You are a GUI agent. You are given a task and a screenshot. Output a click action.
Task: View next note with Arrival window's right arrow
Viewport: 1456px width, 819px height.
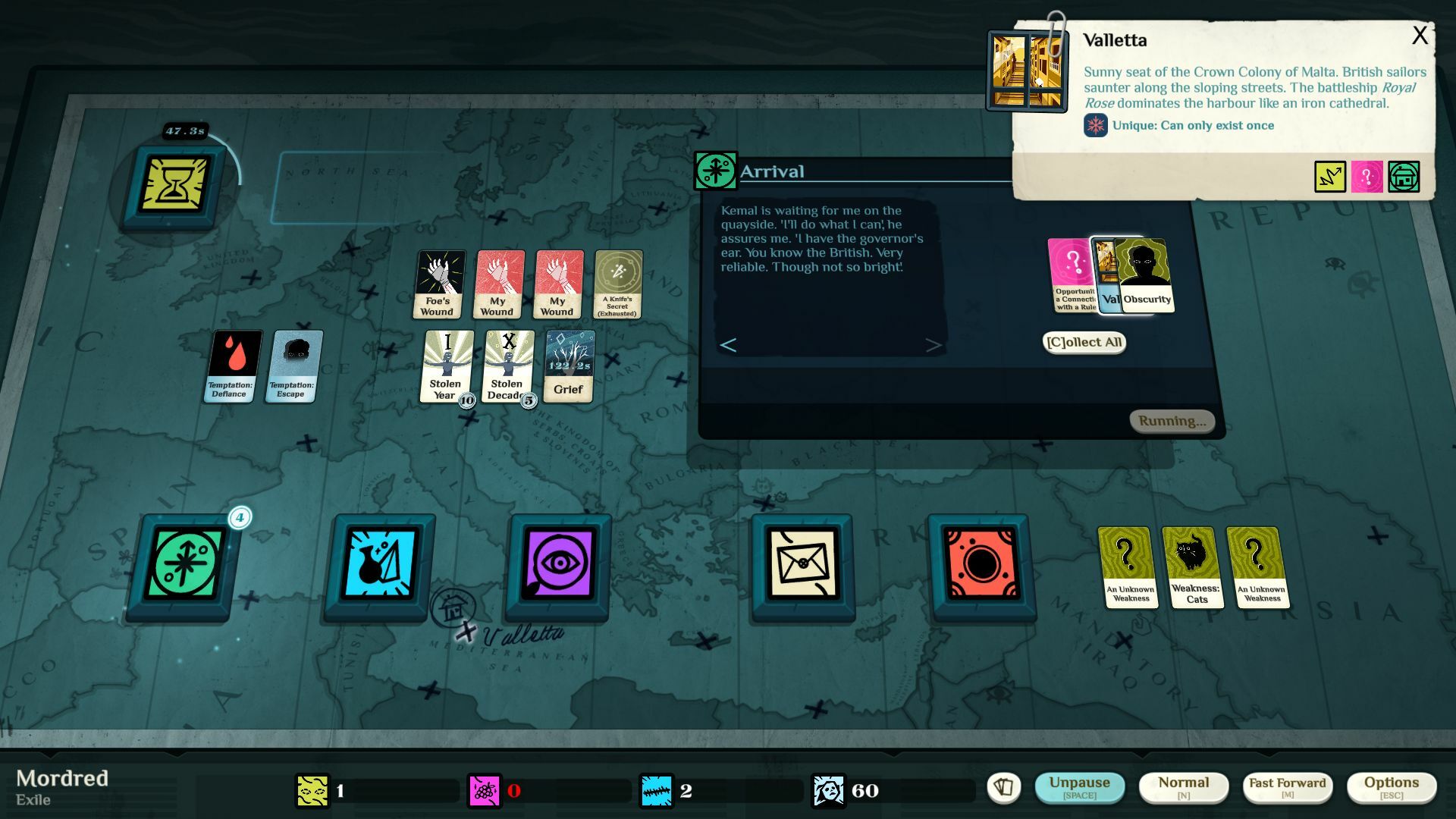933,345
